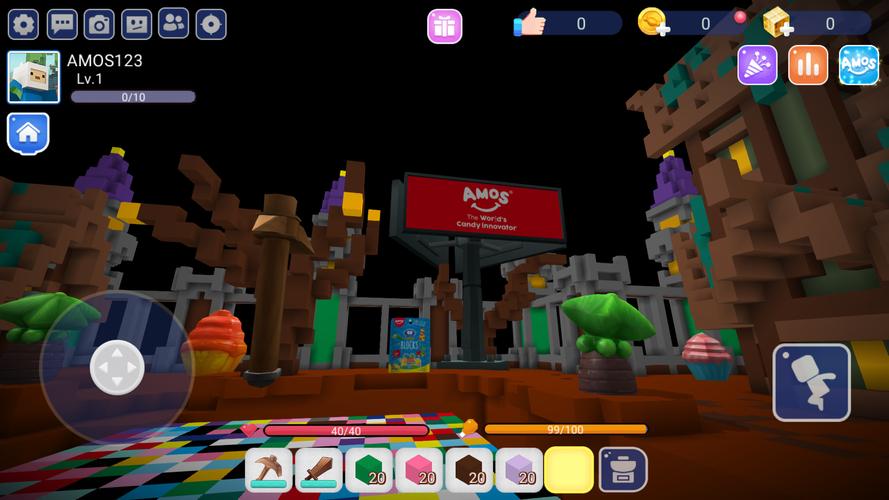Open the purple party popper event
The height and width of the screenshot is (500, 889).
[757, 65]
